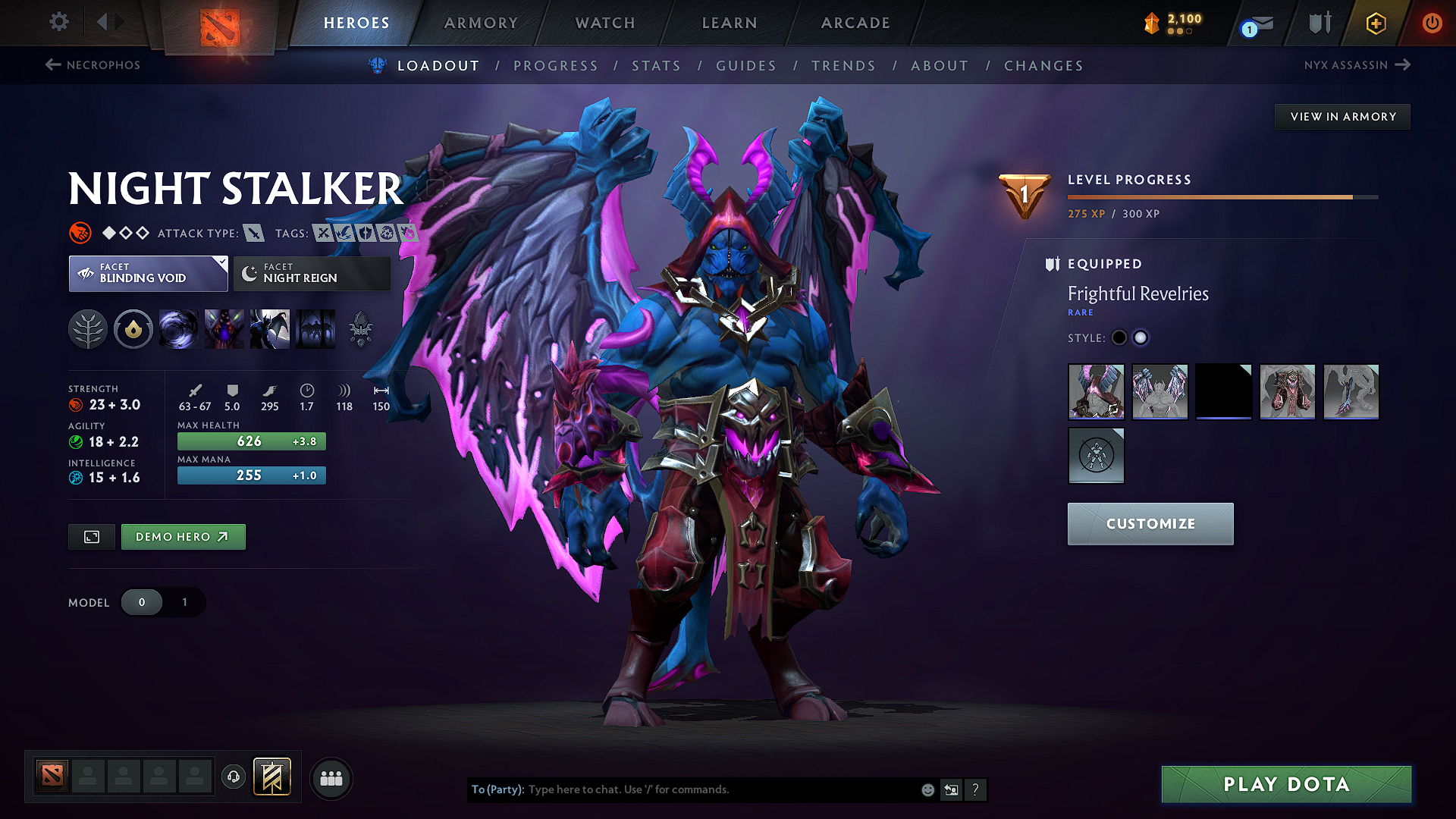Switch to the Armory tab
Image resolution: width=1456 pixels, height=819 pixels.
pyautogui.click(x=481, y=23)
